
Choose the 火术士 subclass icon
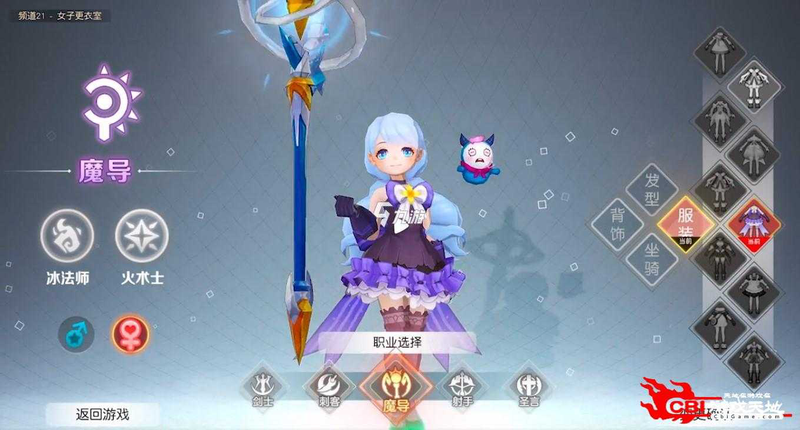135,236
